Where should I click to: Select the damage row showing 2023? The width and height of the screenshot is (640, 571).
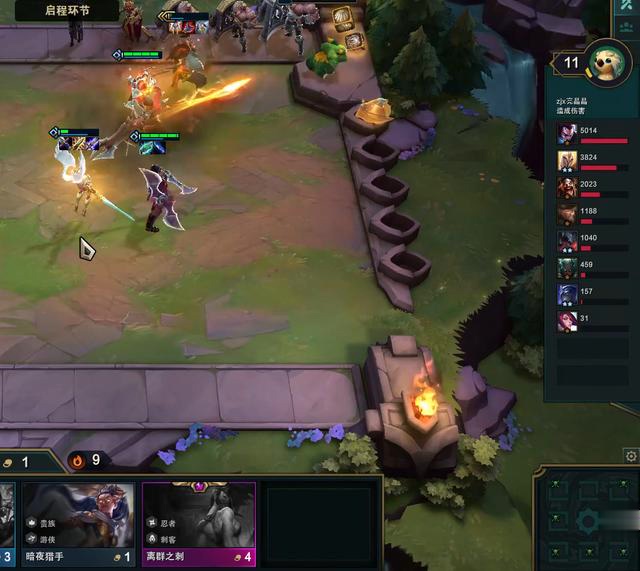pyautogui.click(x=597, y=188)
